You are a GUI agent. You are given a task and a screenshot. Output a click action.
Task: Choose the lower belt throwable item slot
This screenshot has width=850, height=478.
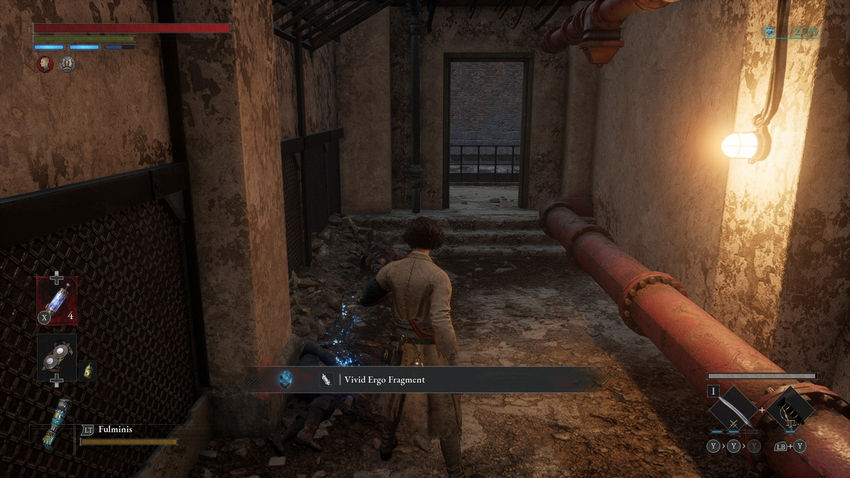pyautogui.click(x=57, y=355)
